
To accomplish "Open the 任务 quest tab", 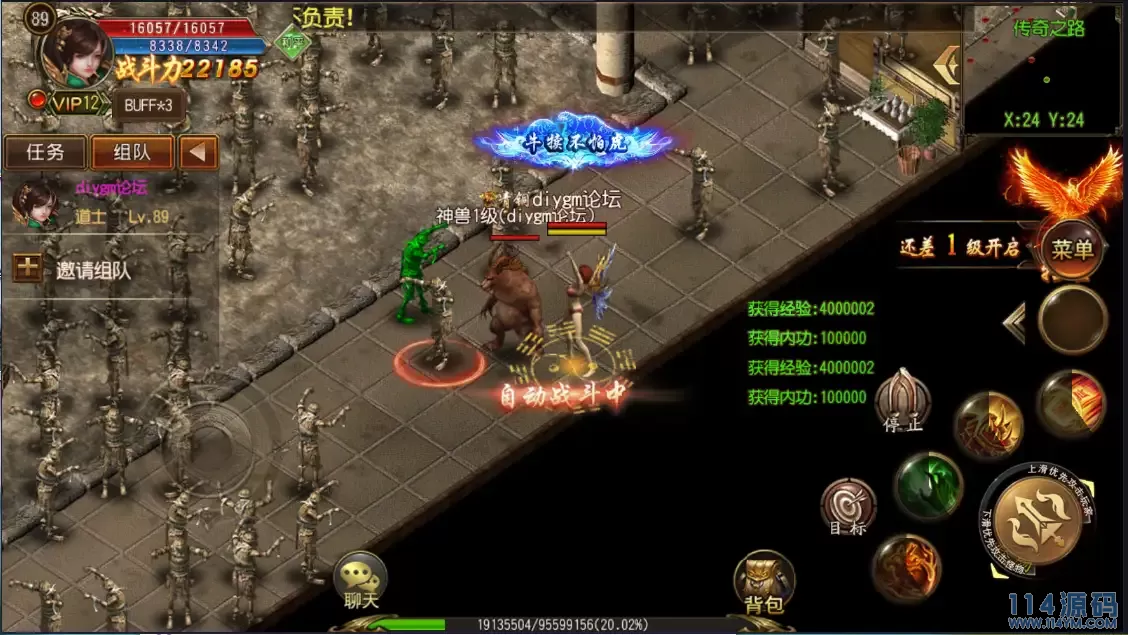I will 45,153.
